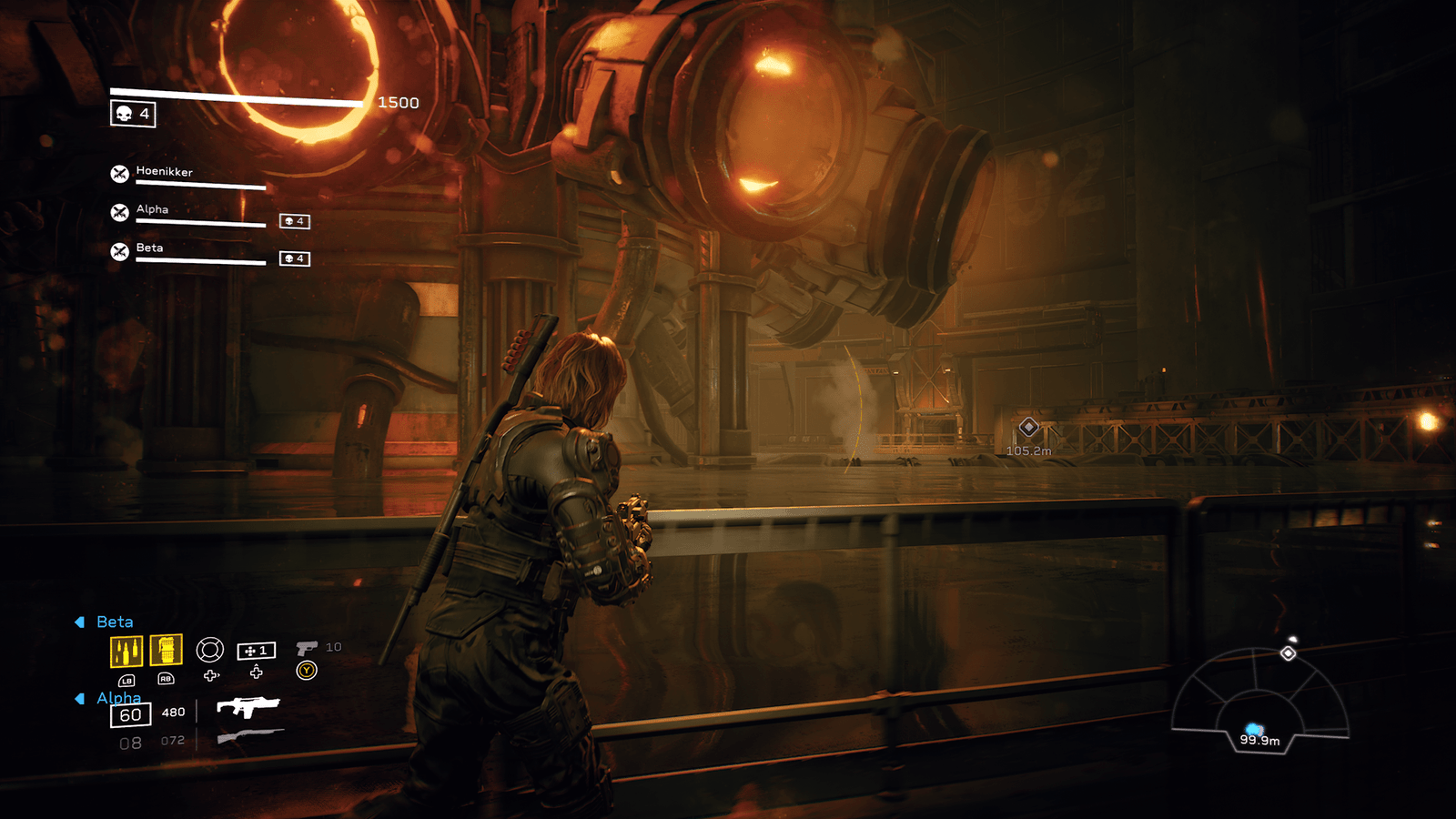Click the diamond objective marker on the radar
Viewport: 1456px width, 819px height.
tap(1288, 653)
